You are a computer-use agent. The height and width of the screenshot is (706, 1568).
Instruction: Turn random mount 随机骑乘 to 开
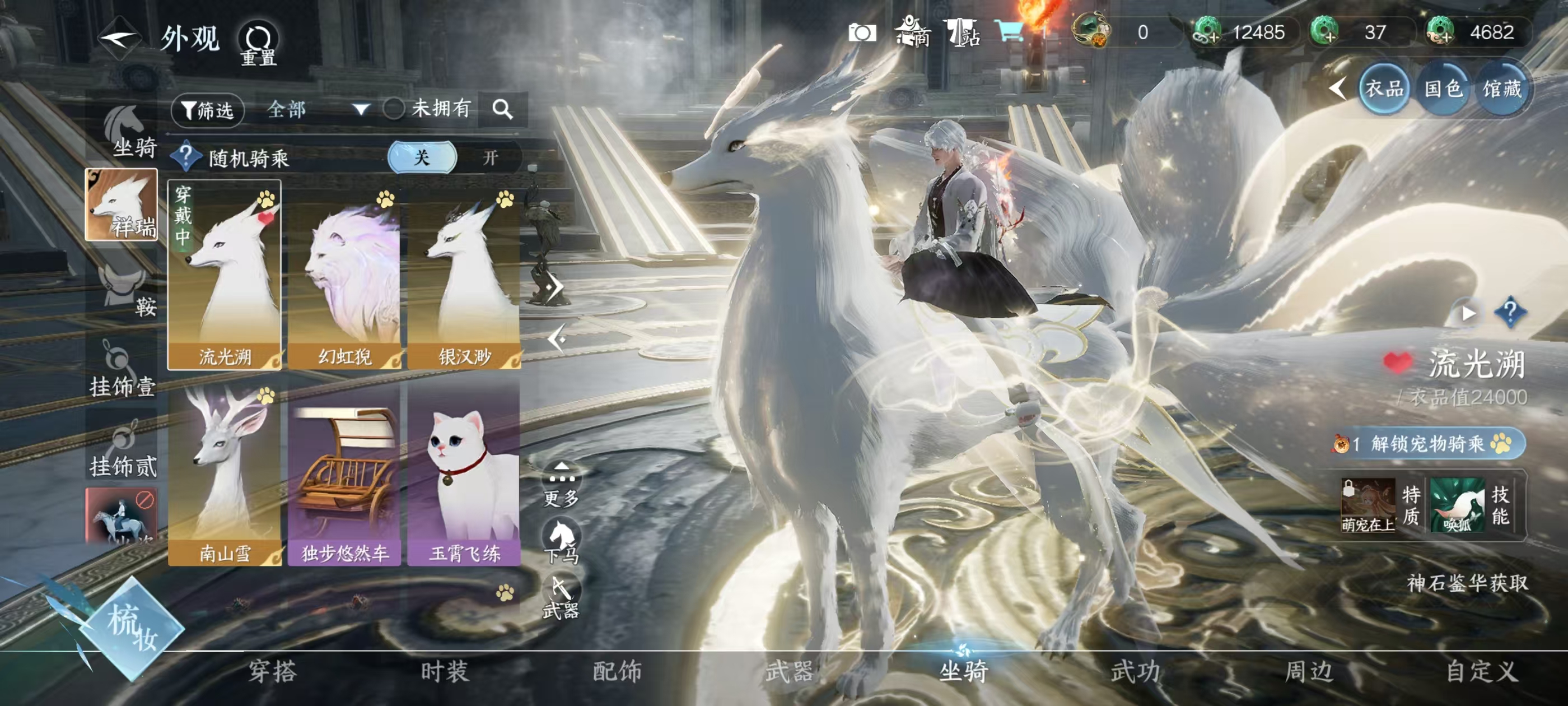coord(489,158)
